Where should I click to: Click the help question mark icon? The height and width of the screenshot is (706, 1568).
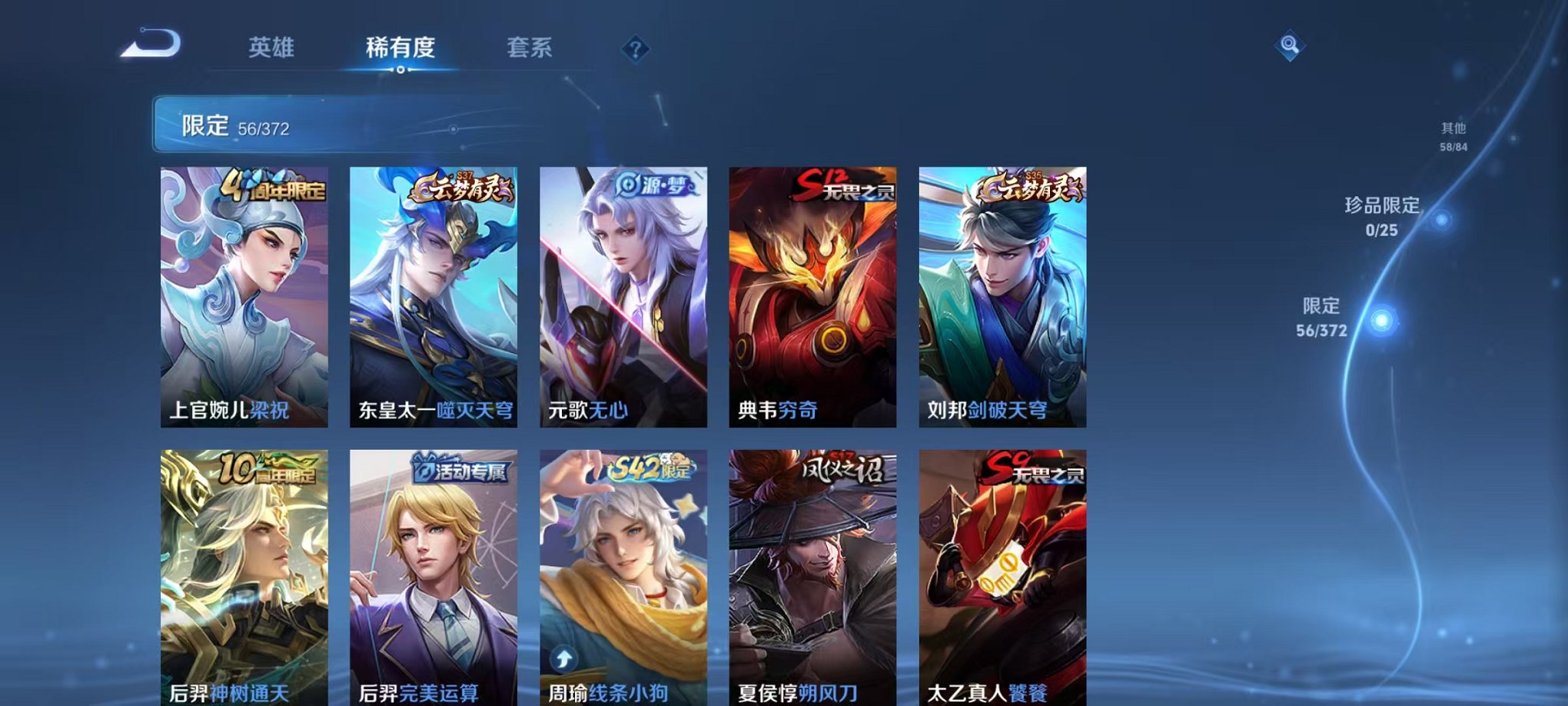tap(634, 50)
